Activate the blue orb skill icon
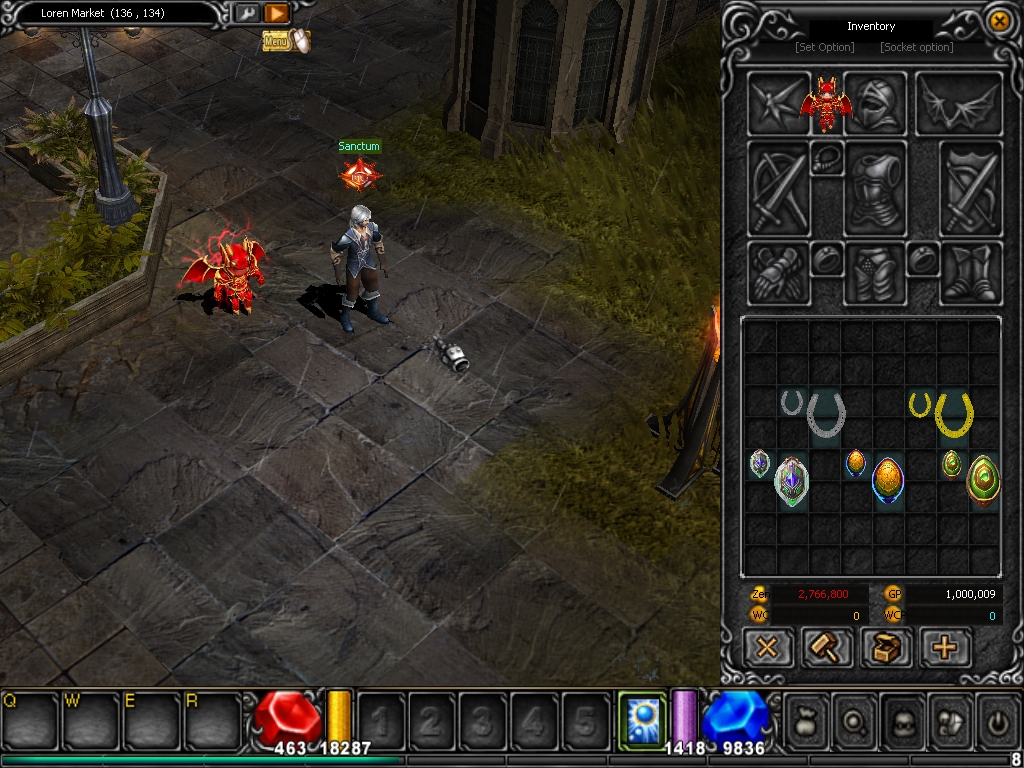The height and width of the screenshot is (768, 1024). [x=639, y=717]
